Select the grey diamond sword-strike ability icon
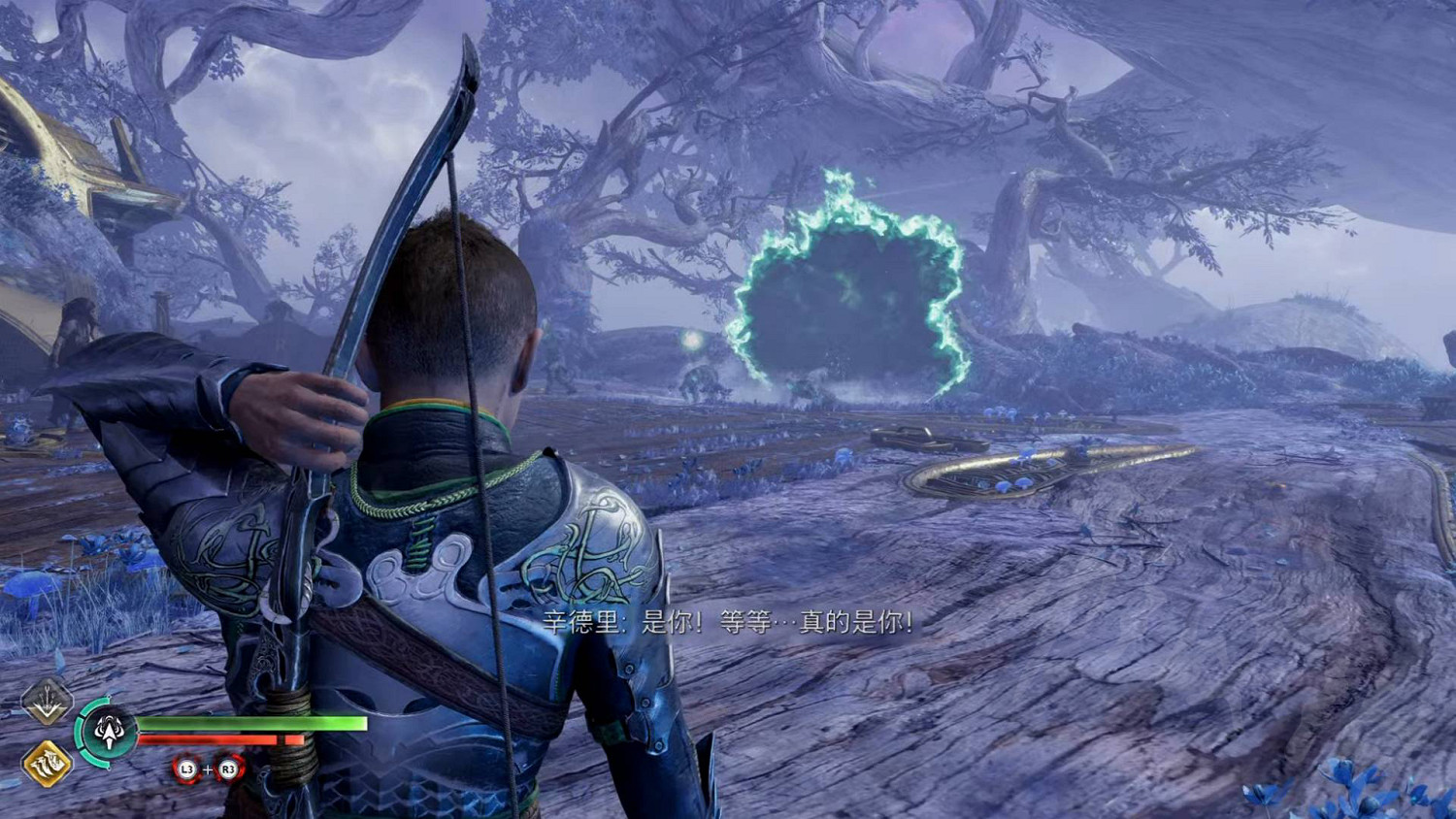This screenshot has height=819, width=1456. [x=47, y=701]
